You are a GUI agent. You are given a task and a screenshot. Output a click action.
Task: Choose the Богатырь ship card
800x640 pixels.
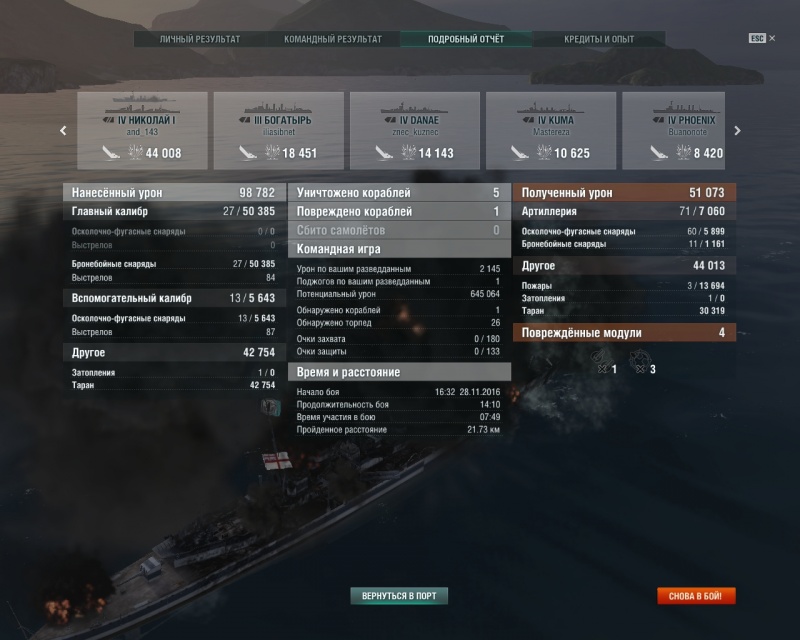pyautogui.click(x=279, y=130)
